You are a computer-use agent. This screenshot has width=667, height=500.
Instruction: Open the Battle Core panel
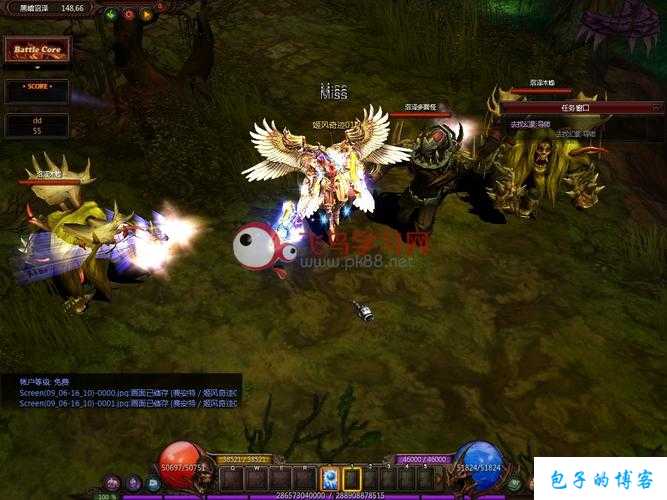(36, 50)
